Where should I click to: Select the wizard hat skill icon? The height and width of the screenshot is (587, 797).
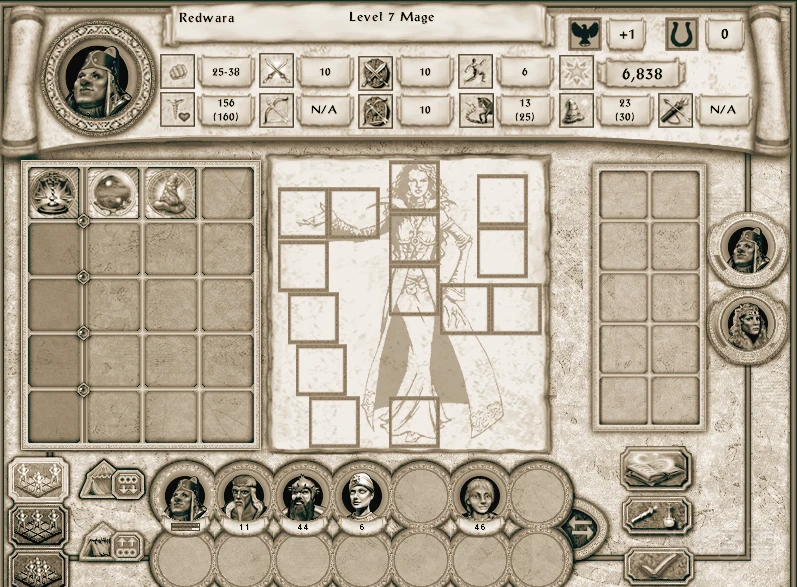point(170,191)
